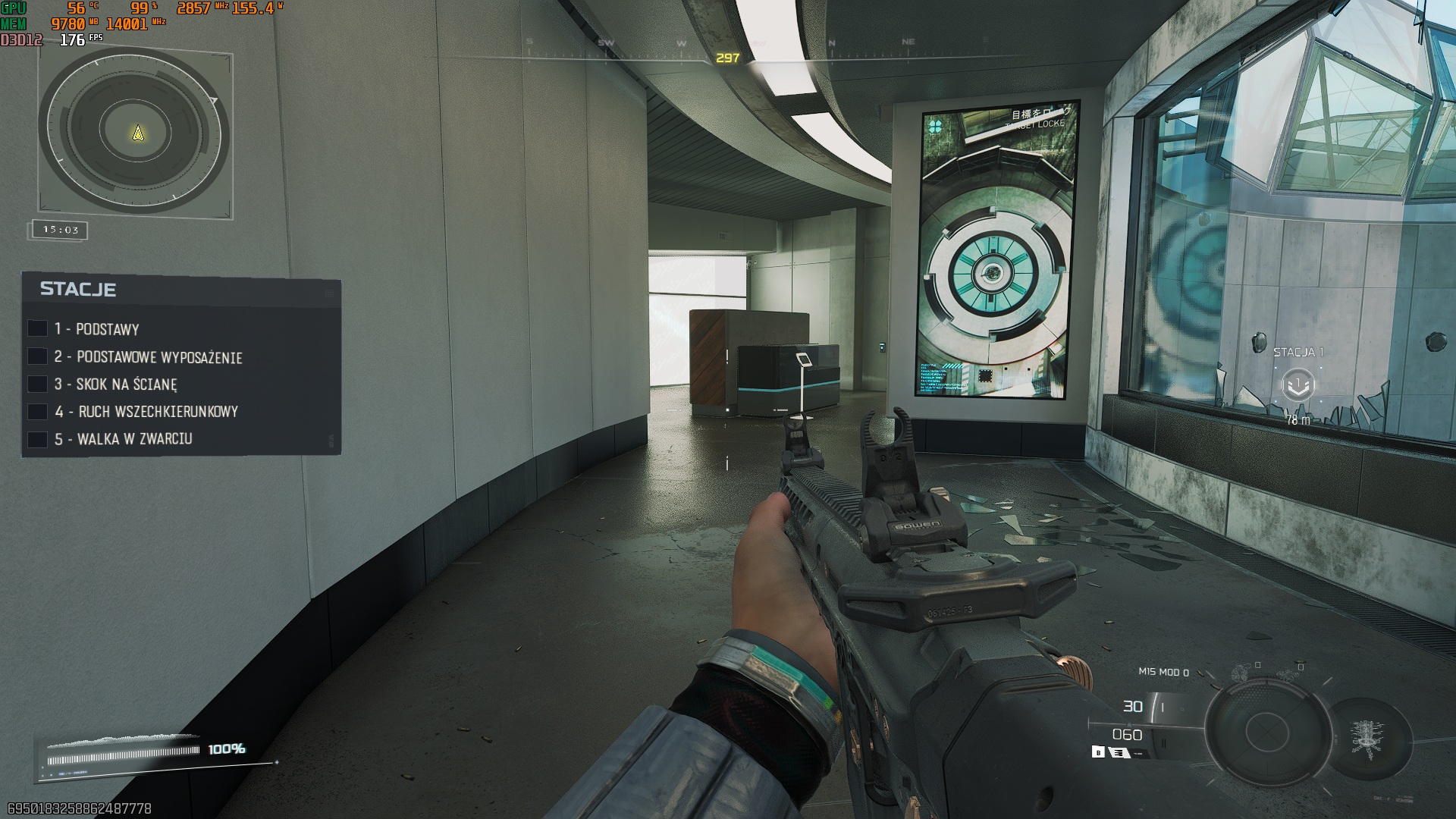1456x819 pixels.
Task: Tick the checkbox for 1 - Podstawy
Action: [x=37, y=328]
